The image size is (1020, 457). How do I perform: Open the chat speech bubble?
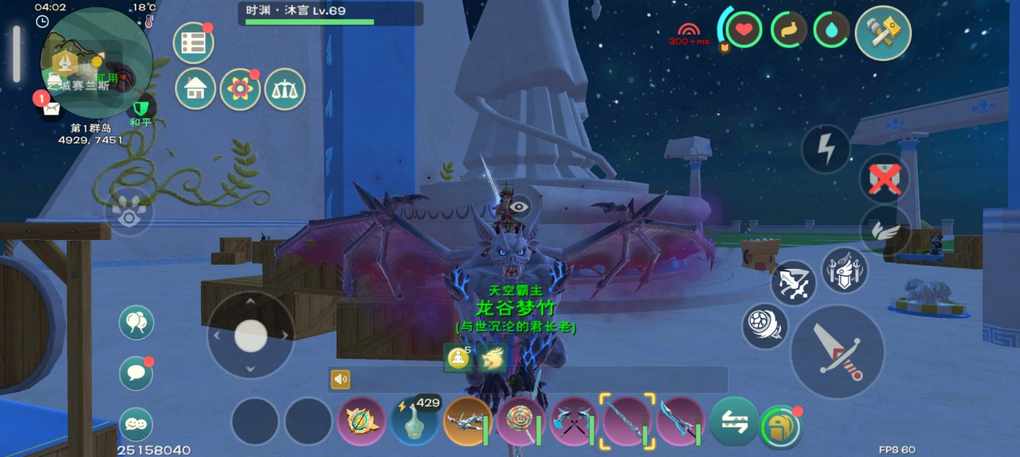[136, 373]
